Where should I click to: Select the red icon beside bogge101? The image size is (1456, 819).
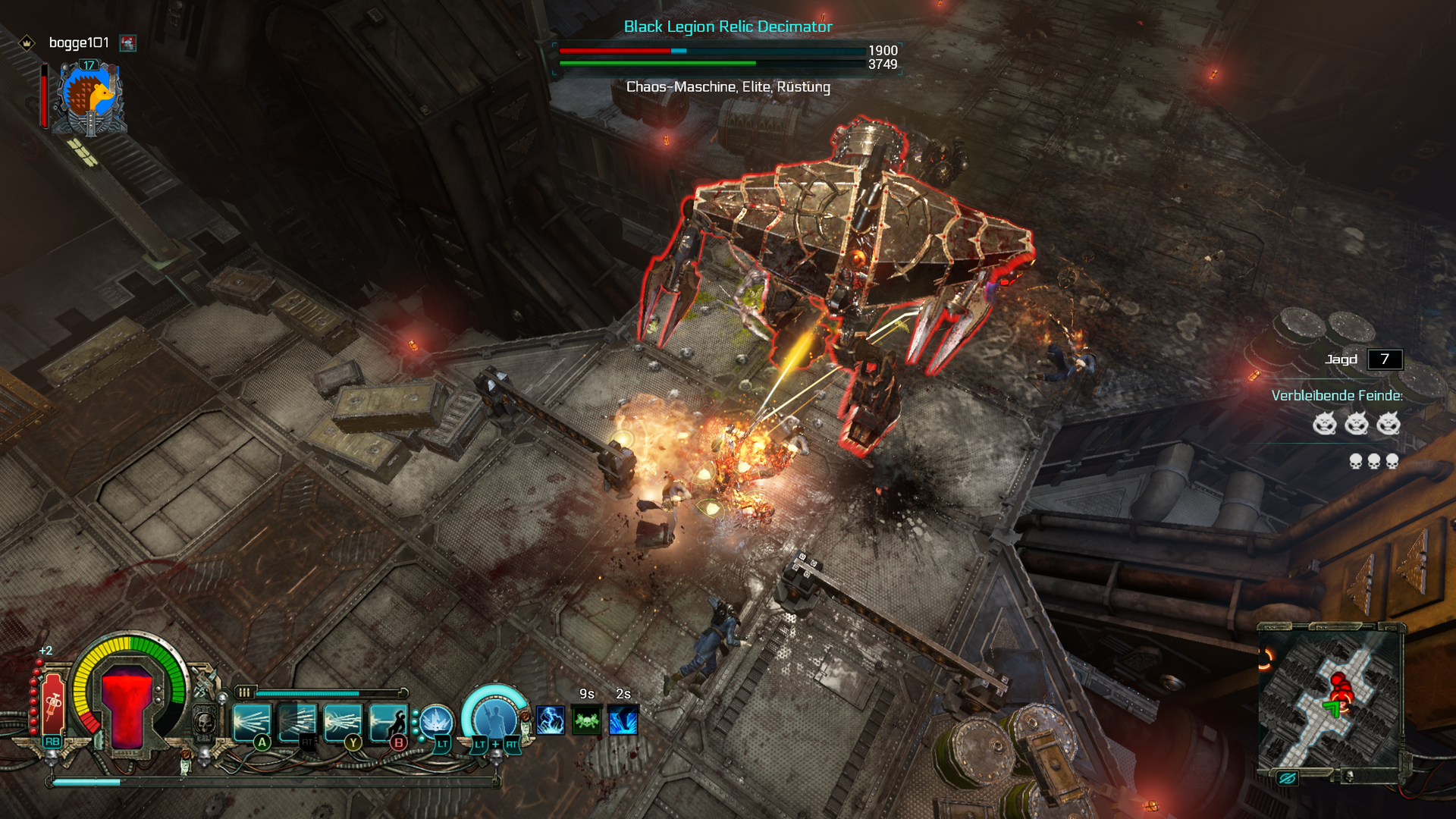128,43
